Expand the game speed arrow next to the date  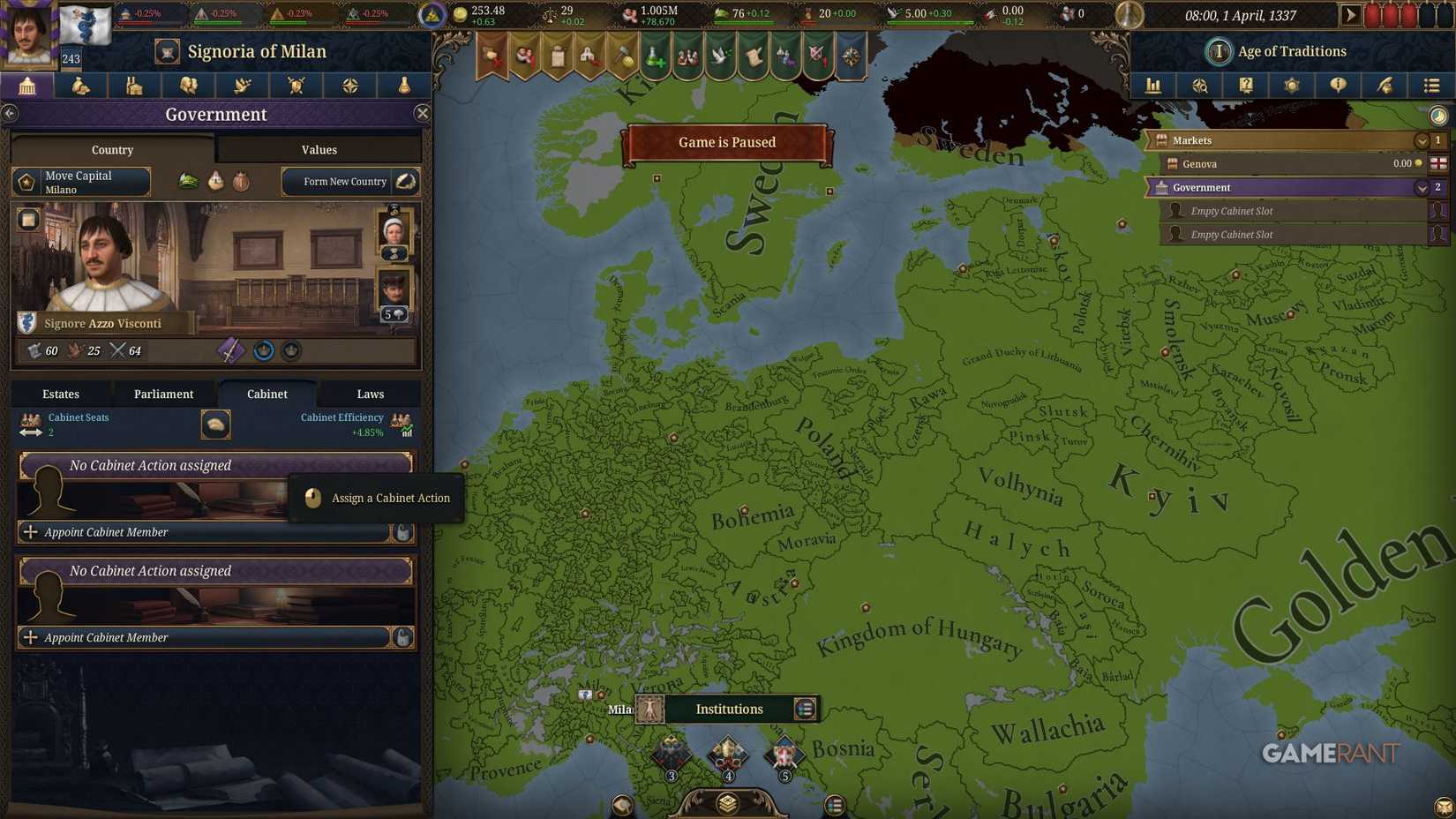1352,14
